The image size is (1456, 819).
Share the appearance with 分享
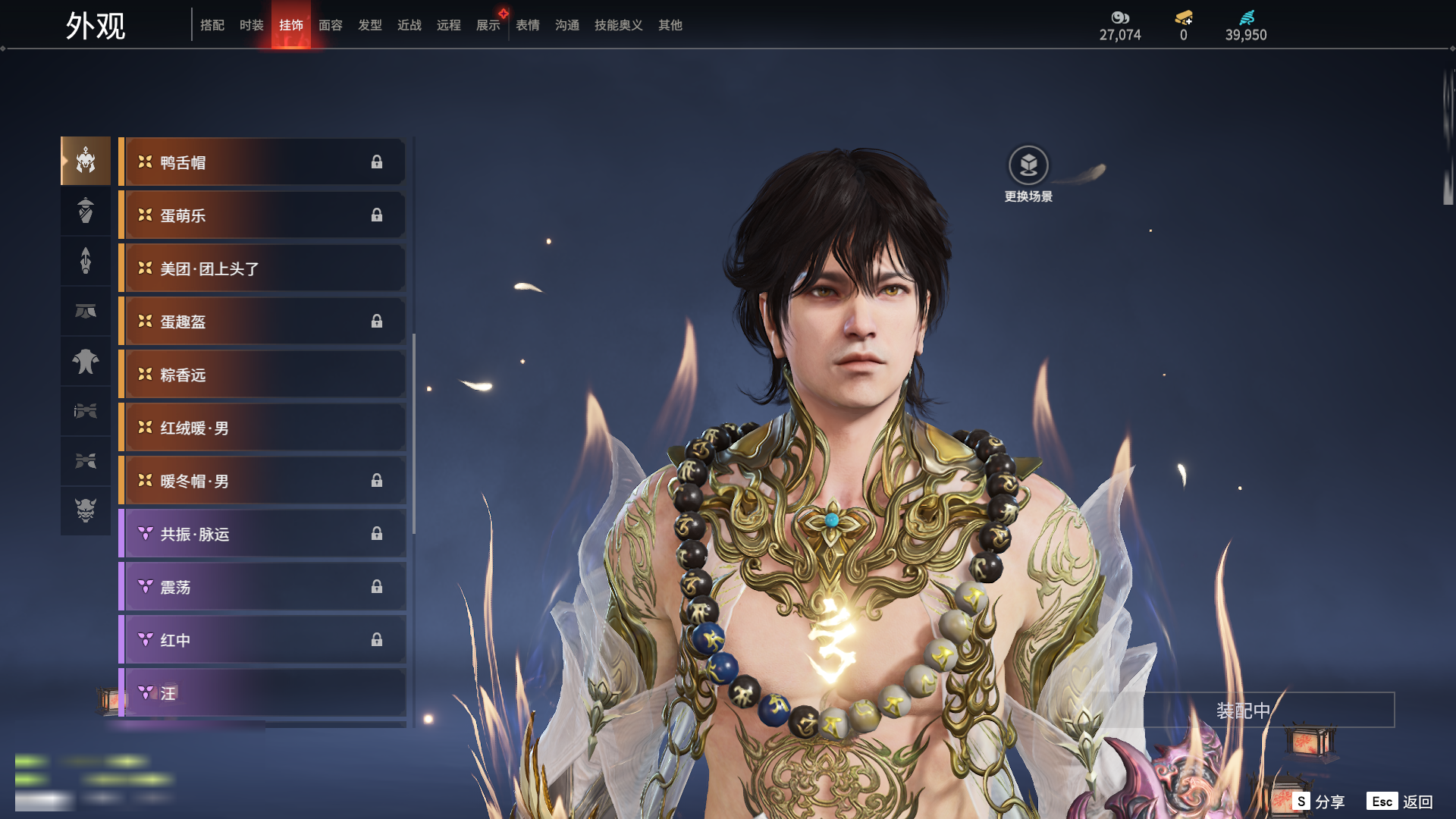coord(1319,802)
